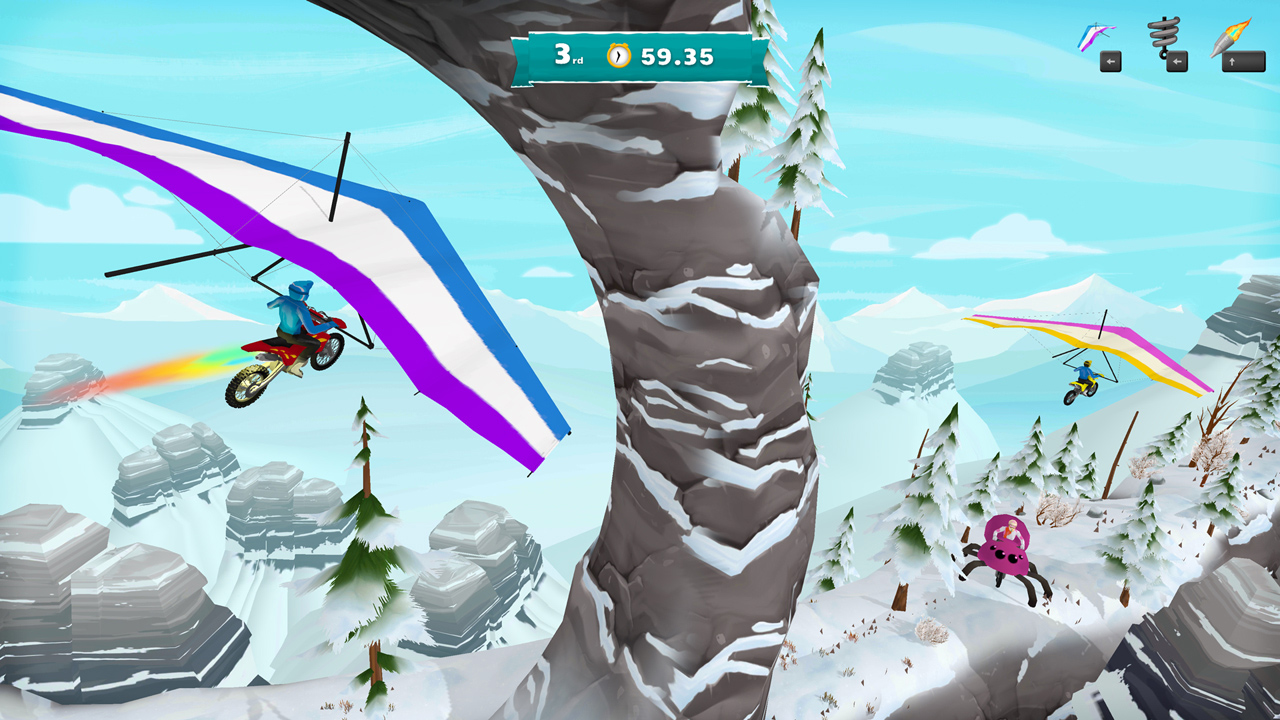Image resolution: width=1280 pixels, height=720 pixels.
Task: Click the left arrow key under the glider icon
Action: tap(1110, 63)
